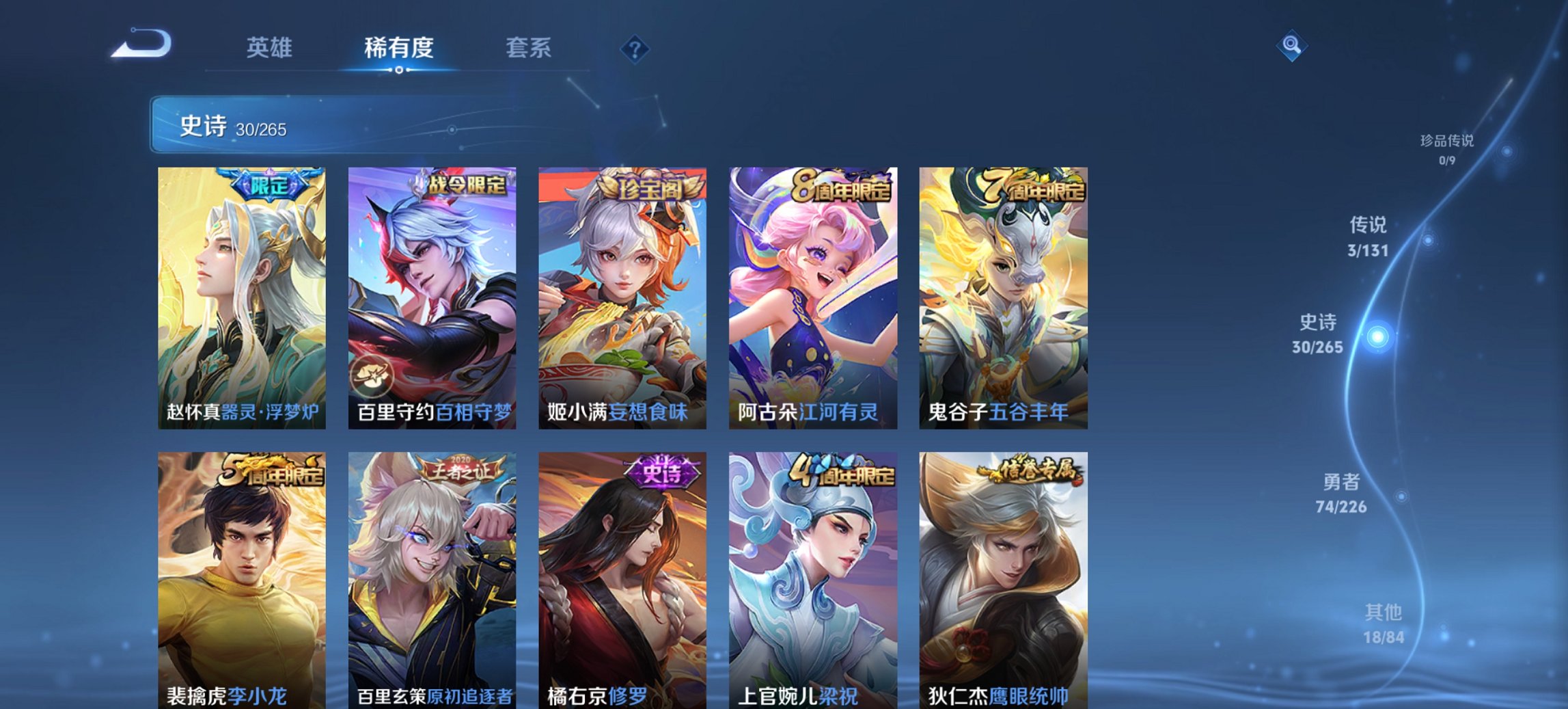Image resolution: width=1568 pixels, height=709 pixels.
Task: Switch to the 英雄 tab
Action: pyautogui.click(x=270, y=47)
